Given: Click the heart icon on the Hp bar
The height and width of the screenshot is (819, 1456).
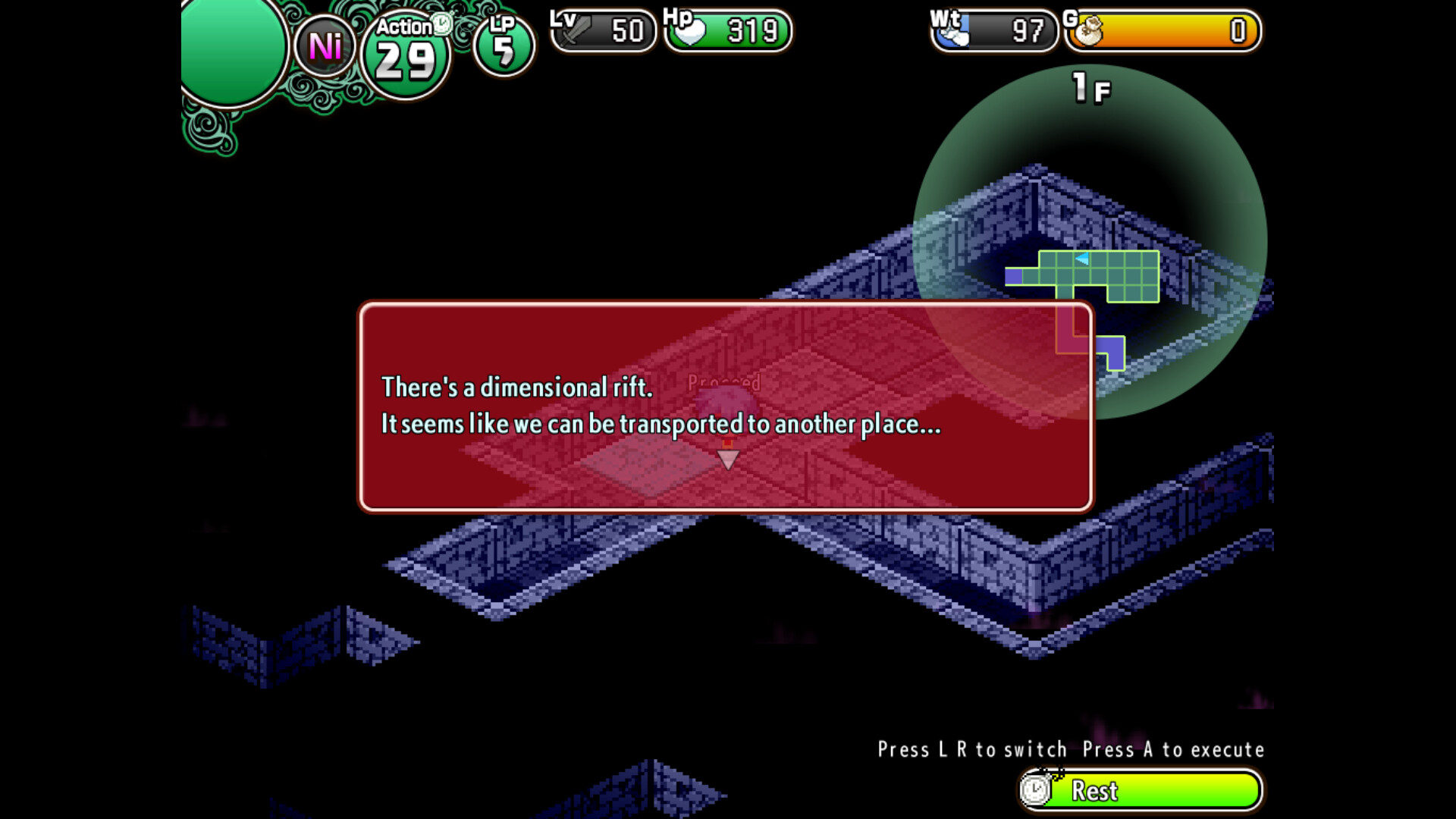Looking at the screenshot, I should pyautogui.click(x=689, y=30).
